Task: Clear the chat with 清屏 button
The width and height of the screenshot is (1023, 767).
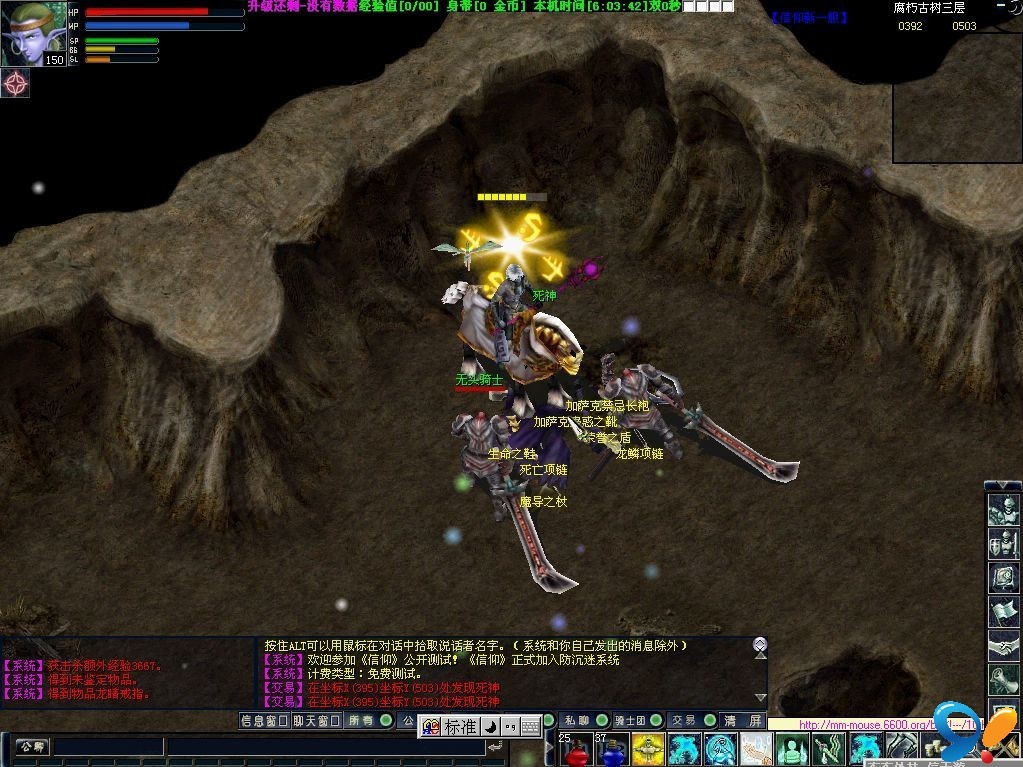Action: [x=744, y=720]
